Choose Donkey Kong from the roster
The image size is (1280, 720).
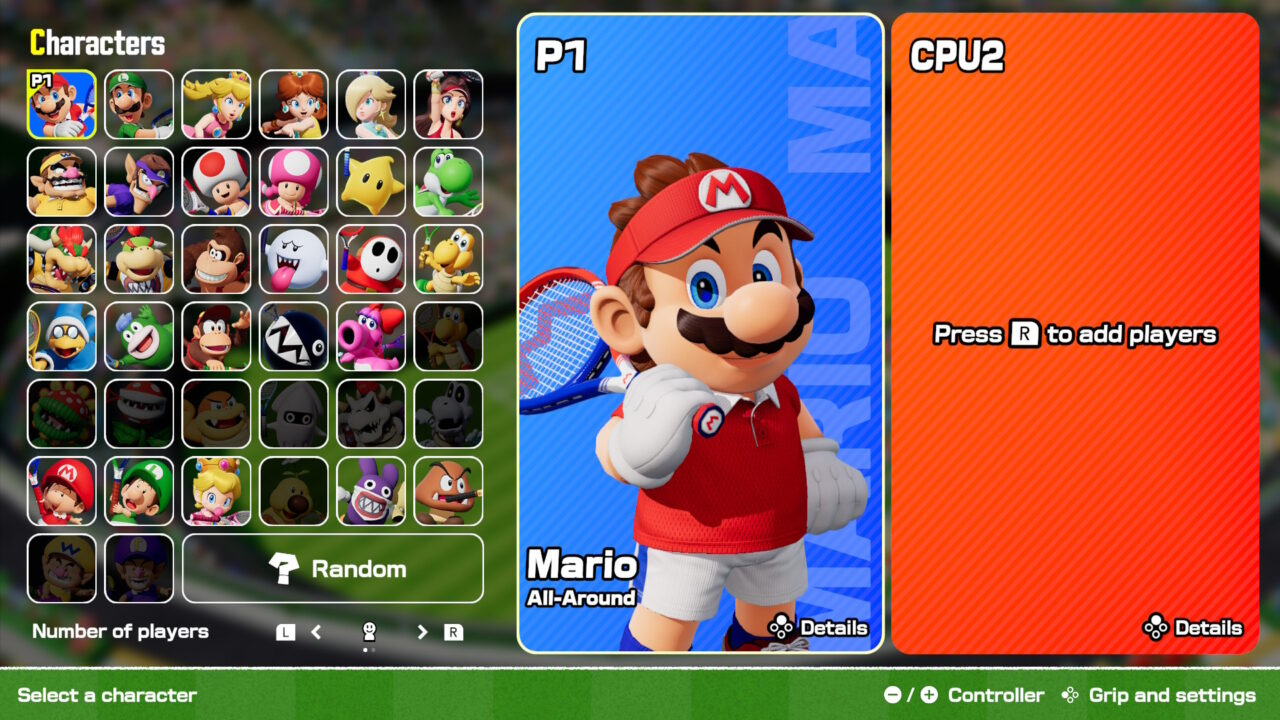[x=216, y=259]
